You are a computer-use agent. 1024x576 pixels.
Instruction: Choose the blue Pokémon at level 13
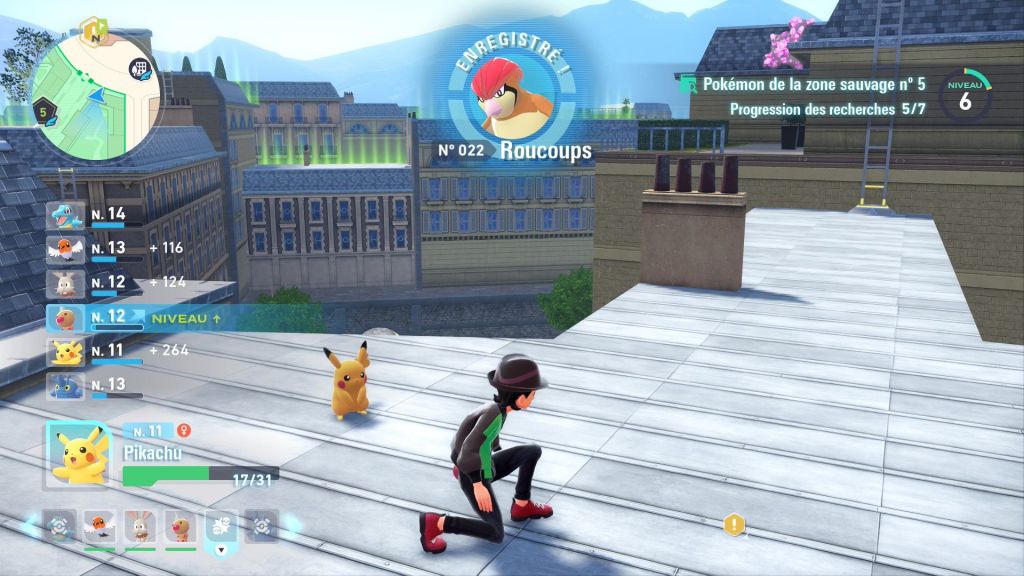(x=66, y=385)
